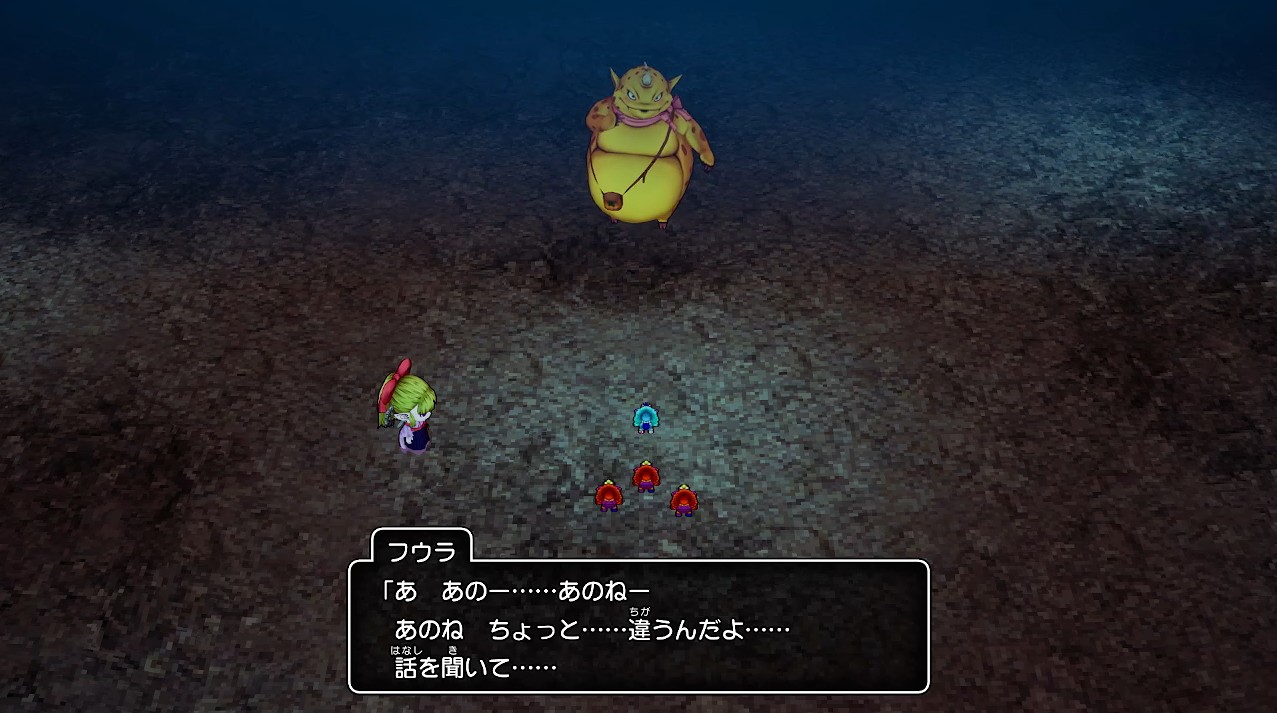
Task: Advance Fuura's dialogue message box
Action: coord(638,626)
